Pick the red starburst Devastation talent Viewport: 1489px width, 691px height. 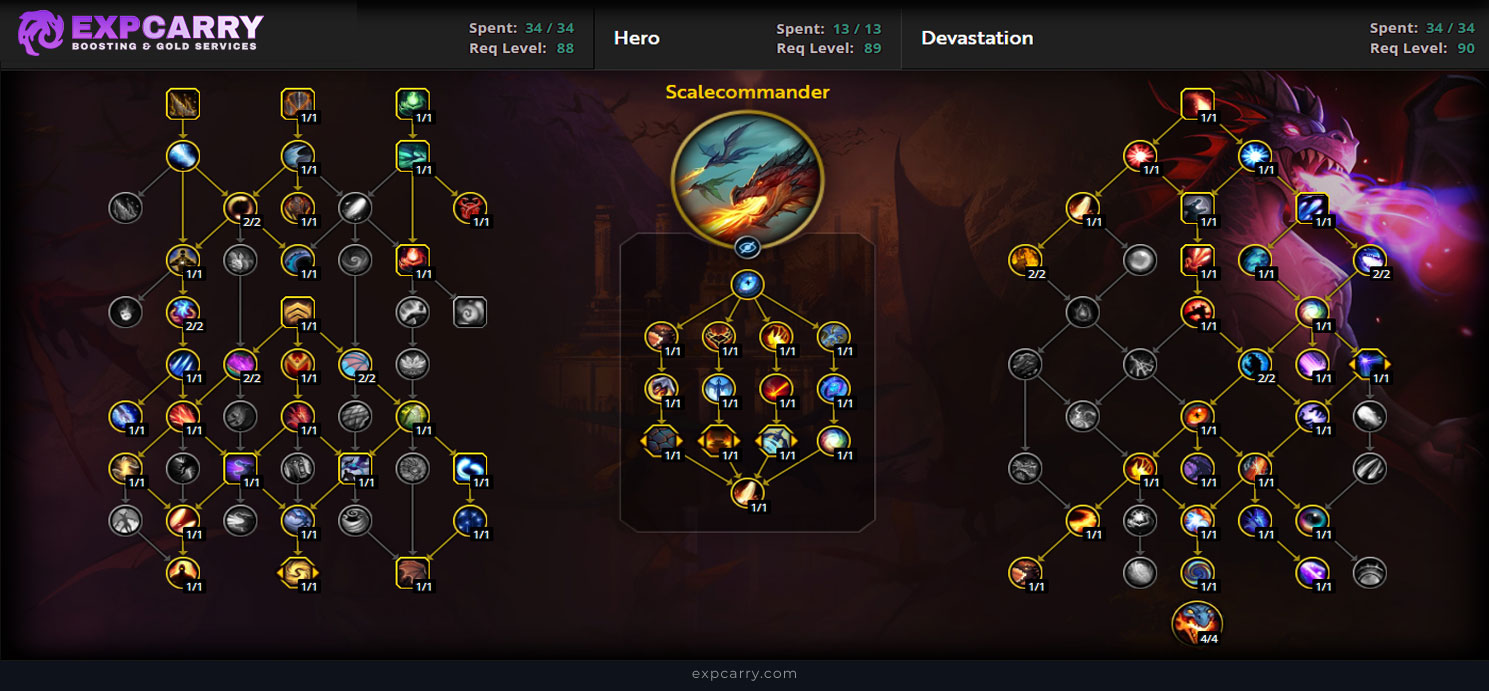point(1139,155)
